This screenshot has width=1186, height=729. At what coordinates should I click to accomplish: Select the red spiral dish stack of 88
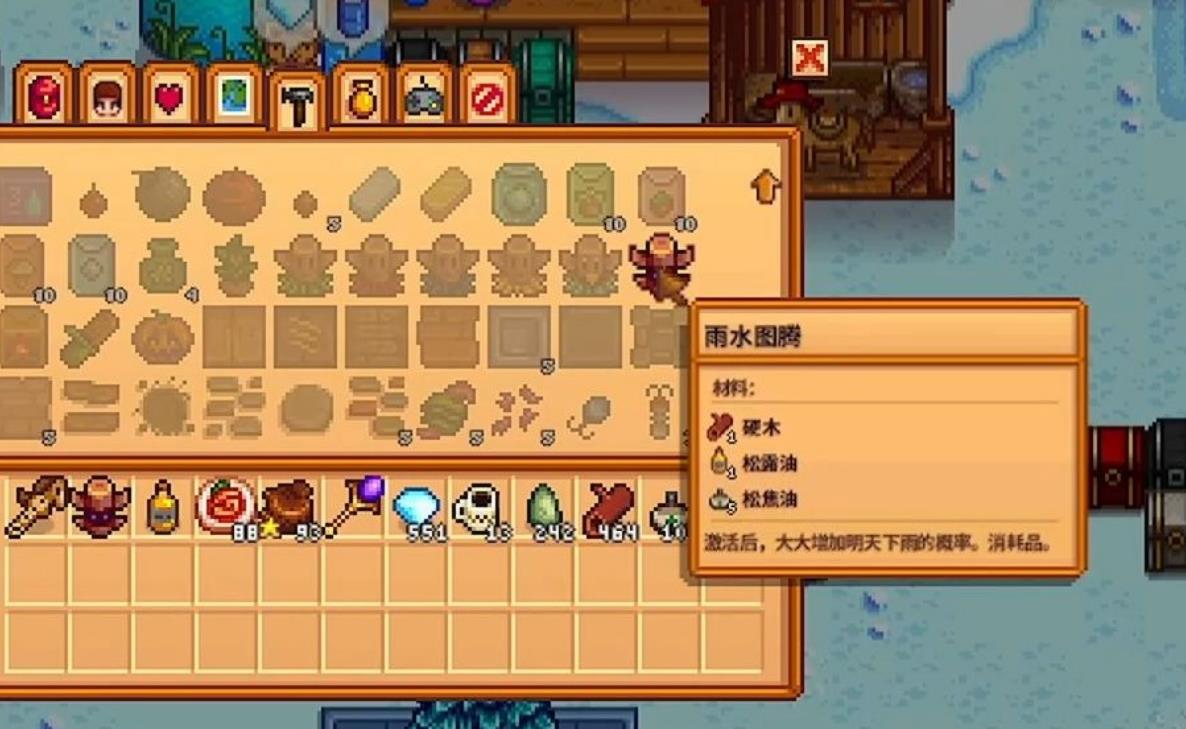[x=226, y=507]
